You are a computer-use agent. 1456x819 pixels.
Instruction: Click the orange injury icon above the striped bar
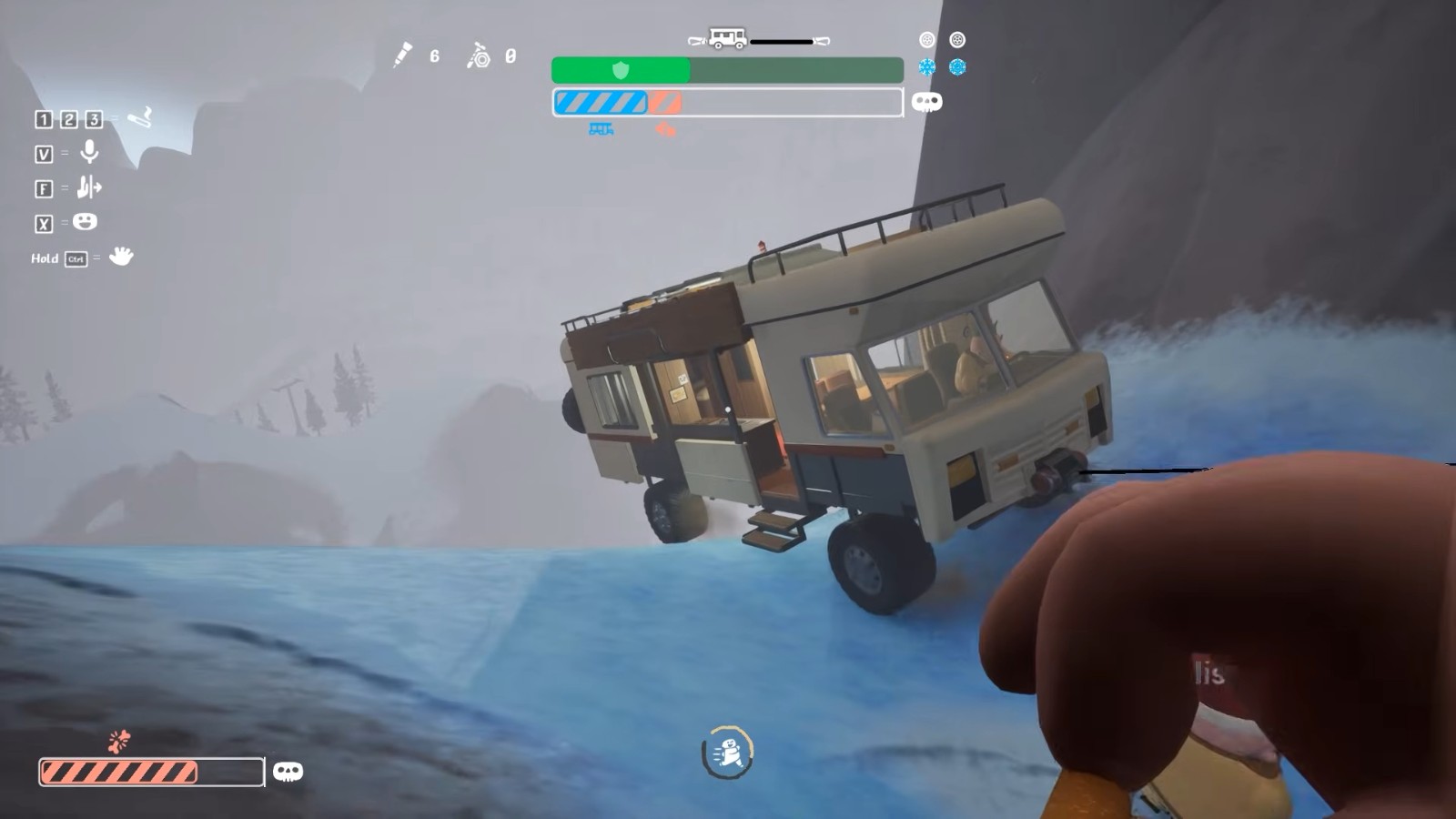click(119, 741)
